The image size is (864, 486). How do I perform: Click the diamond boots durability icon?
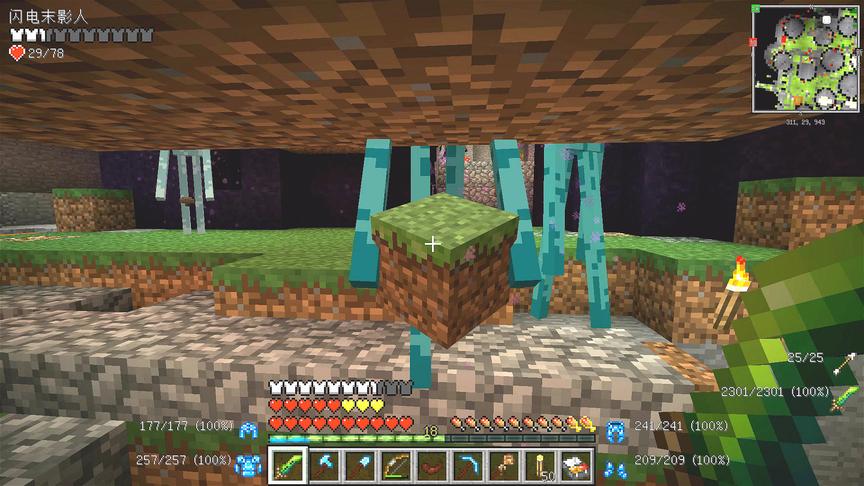616,463
